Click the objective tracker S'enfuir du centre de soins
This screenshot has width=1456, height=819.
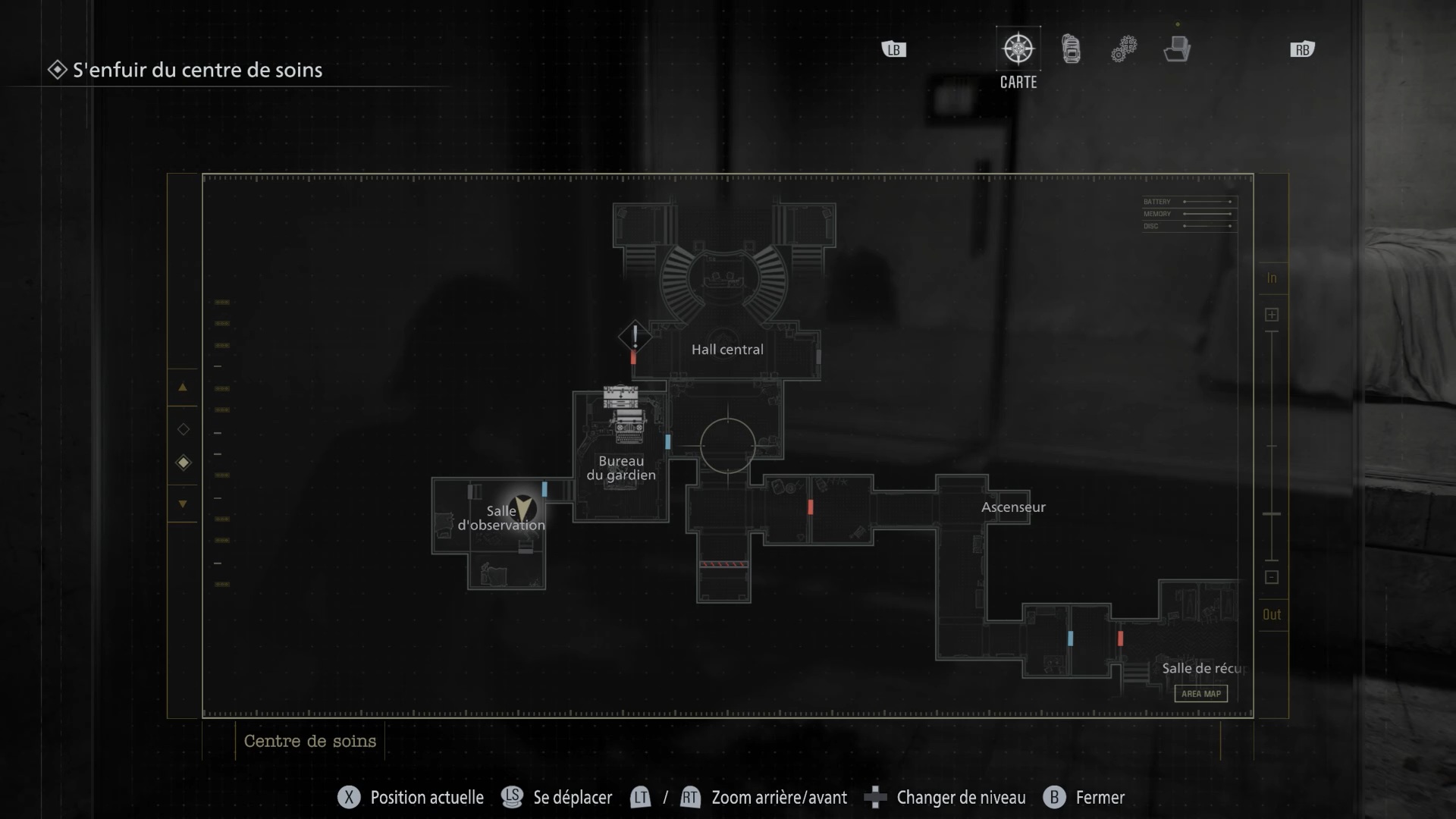click(x=197, y=71)
